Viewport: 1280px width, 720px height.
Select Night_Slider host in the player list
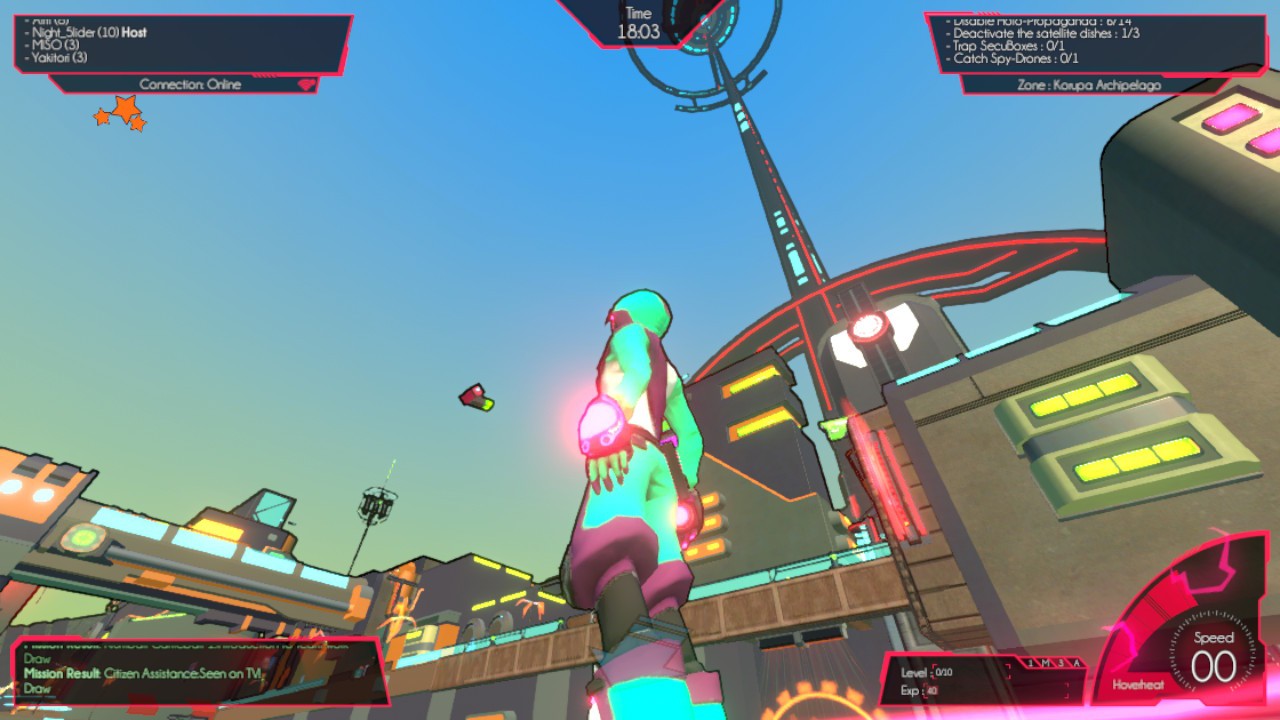point(88,32)
